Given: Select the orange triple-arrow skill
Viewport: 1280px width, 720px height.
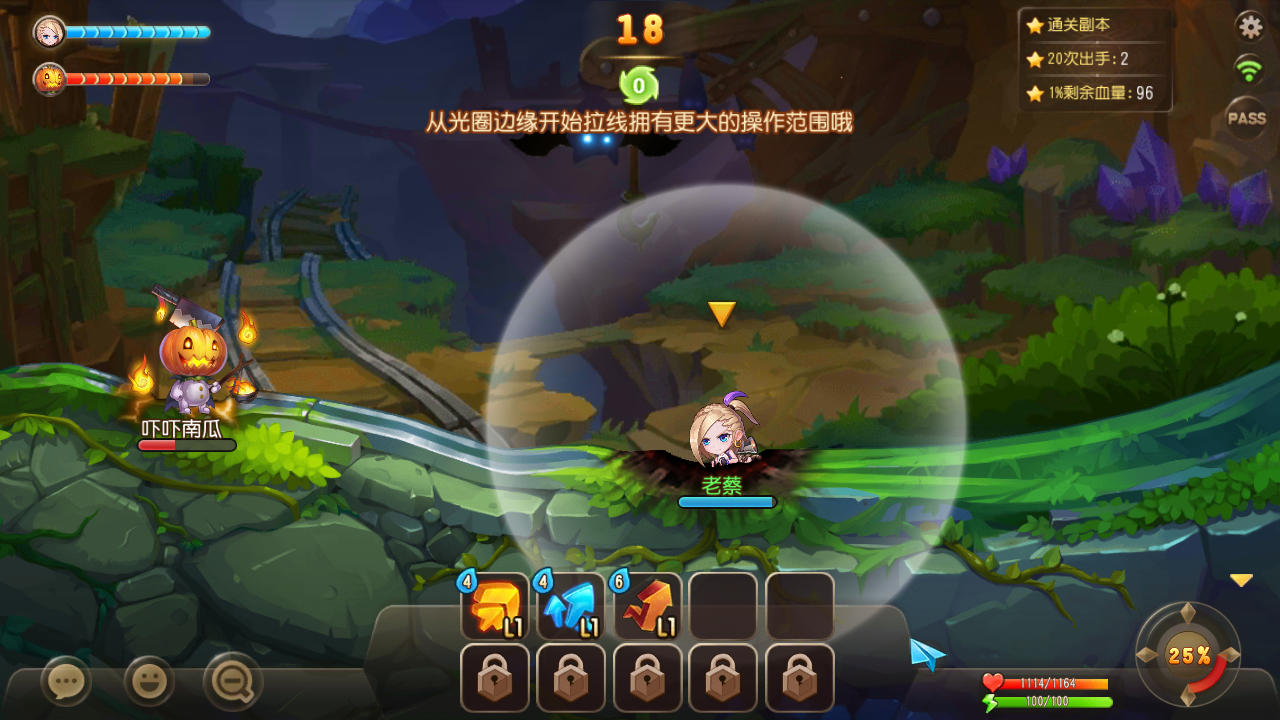Looking at the screenshot, I should pos(494,606).
